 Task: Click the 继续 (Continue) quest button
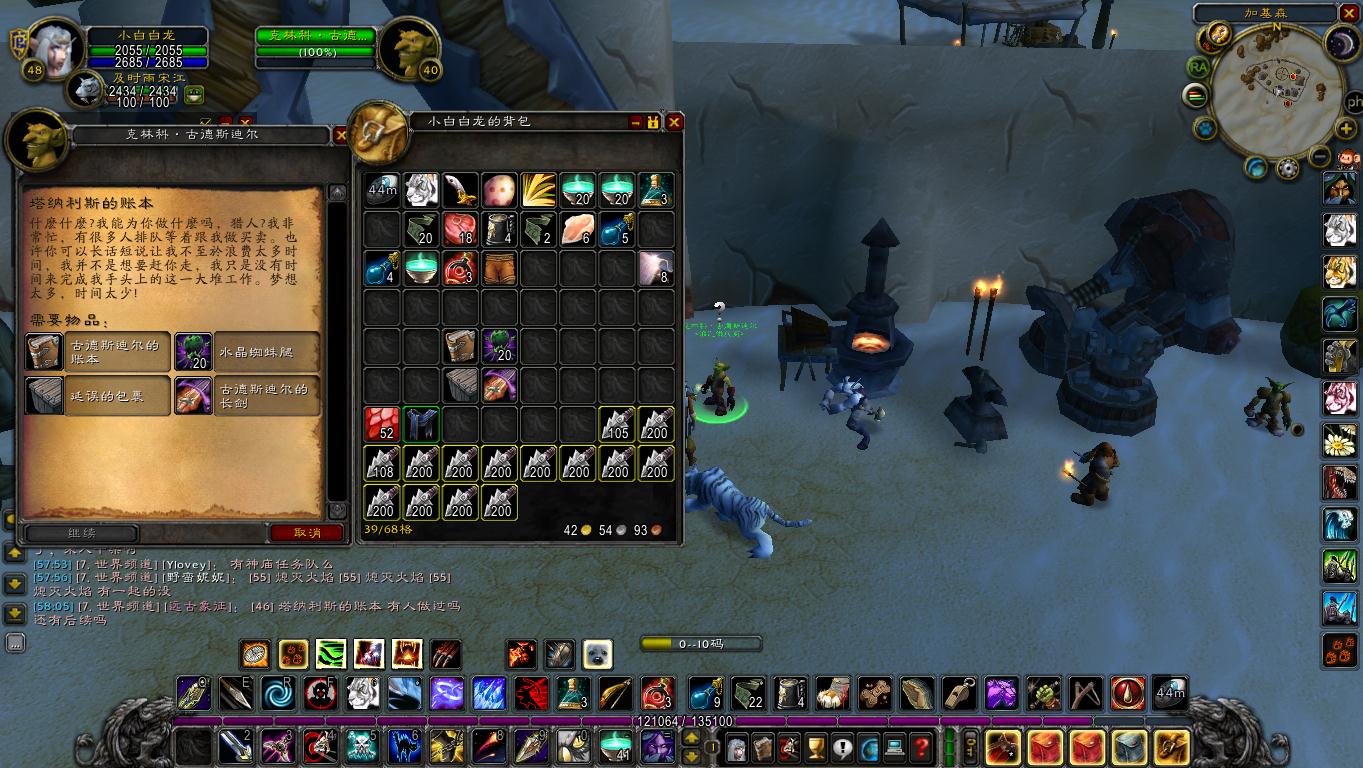coord(82,533)
